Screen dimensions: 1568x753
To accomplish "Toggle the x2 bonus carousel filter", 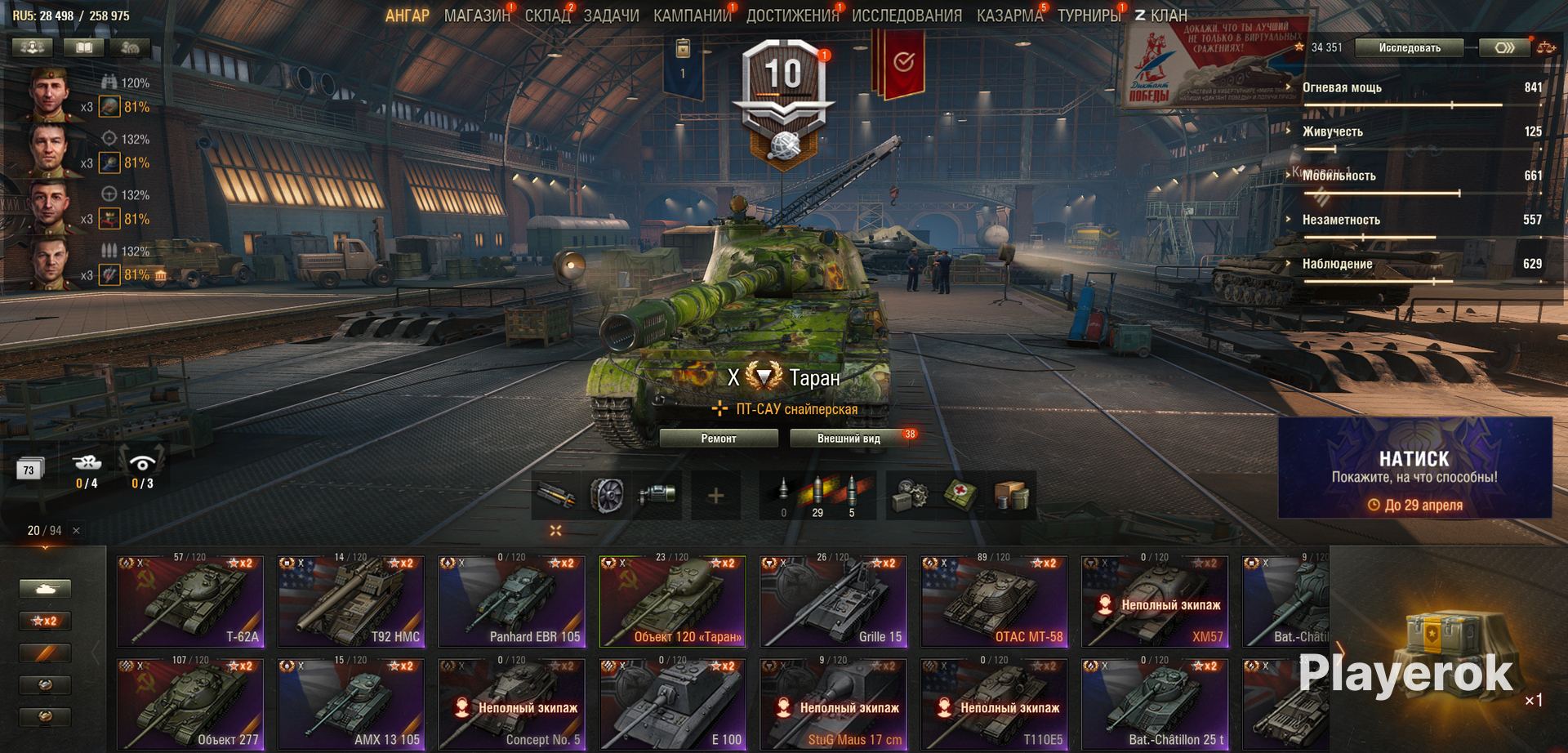I will coord(45,621).
